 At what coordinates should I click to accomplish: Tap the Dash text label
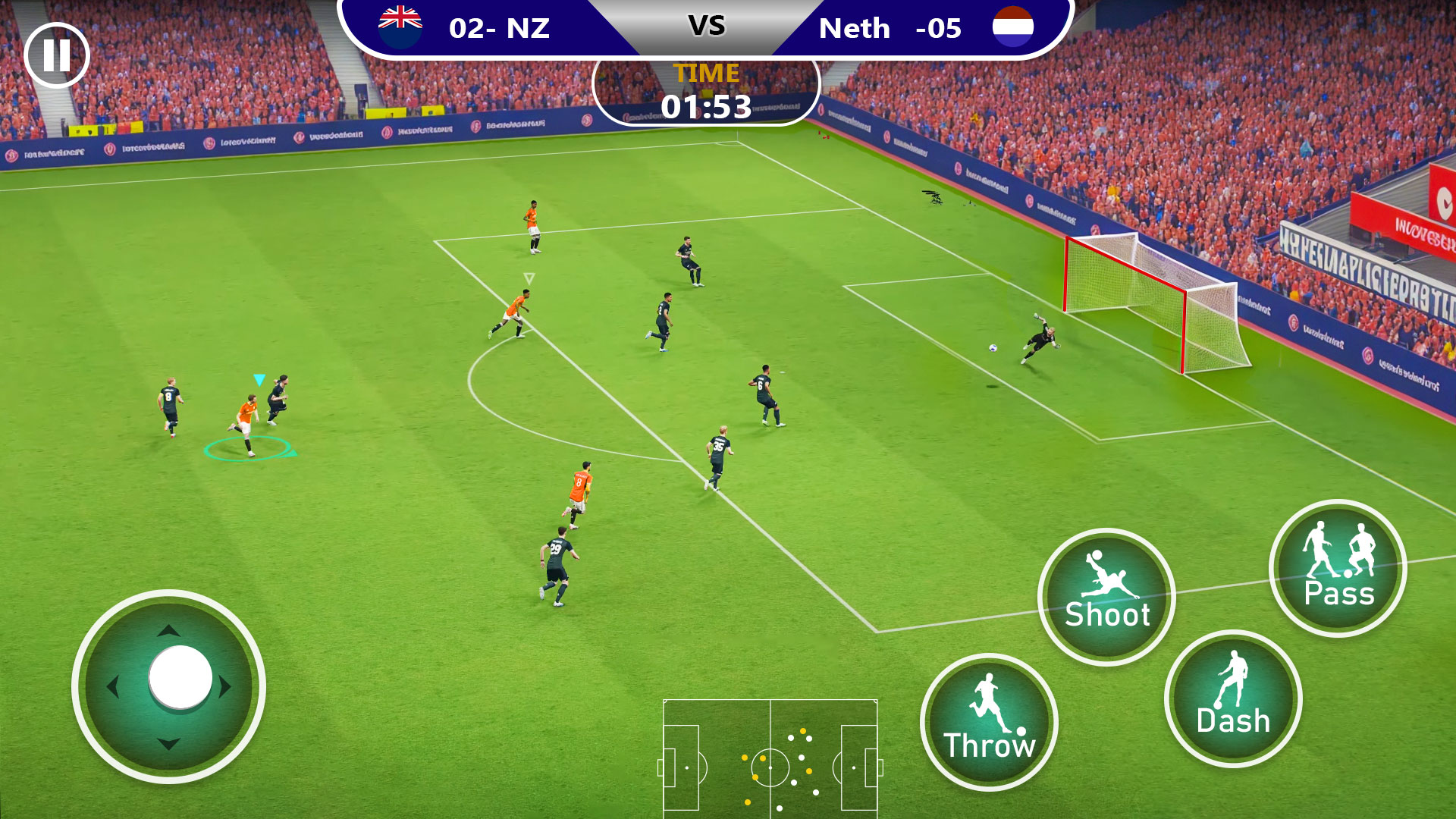1234,722
